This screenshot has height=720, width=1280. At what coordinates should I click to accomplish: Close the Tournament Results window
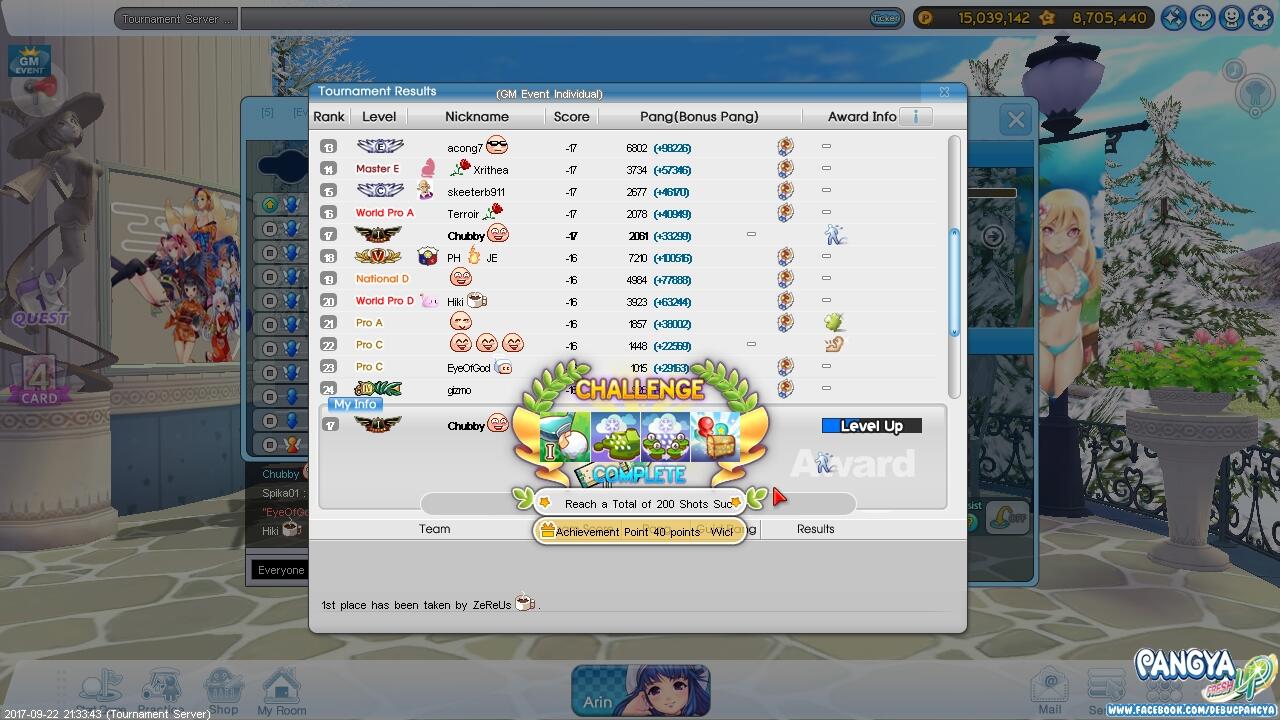(x=943, y=92)
